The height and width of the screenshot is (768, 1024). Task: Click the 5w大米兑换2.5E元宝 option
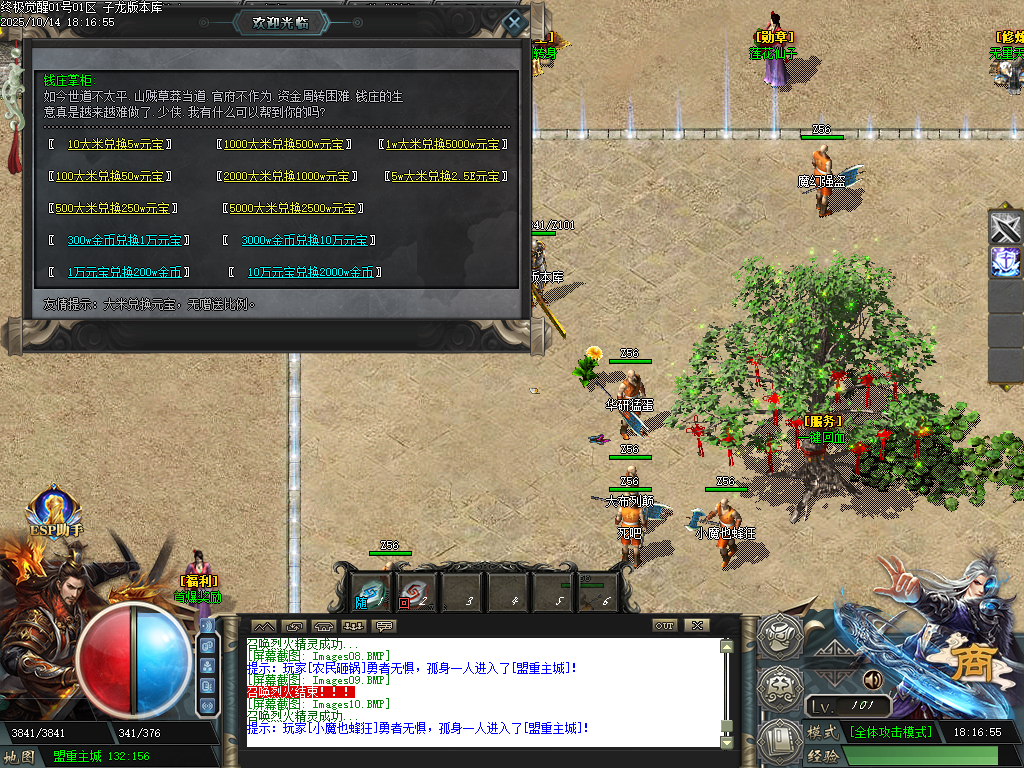pos(446,176)
